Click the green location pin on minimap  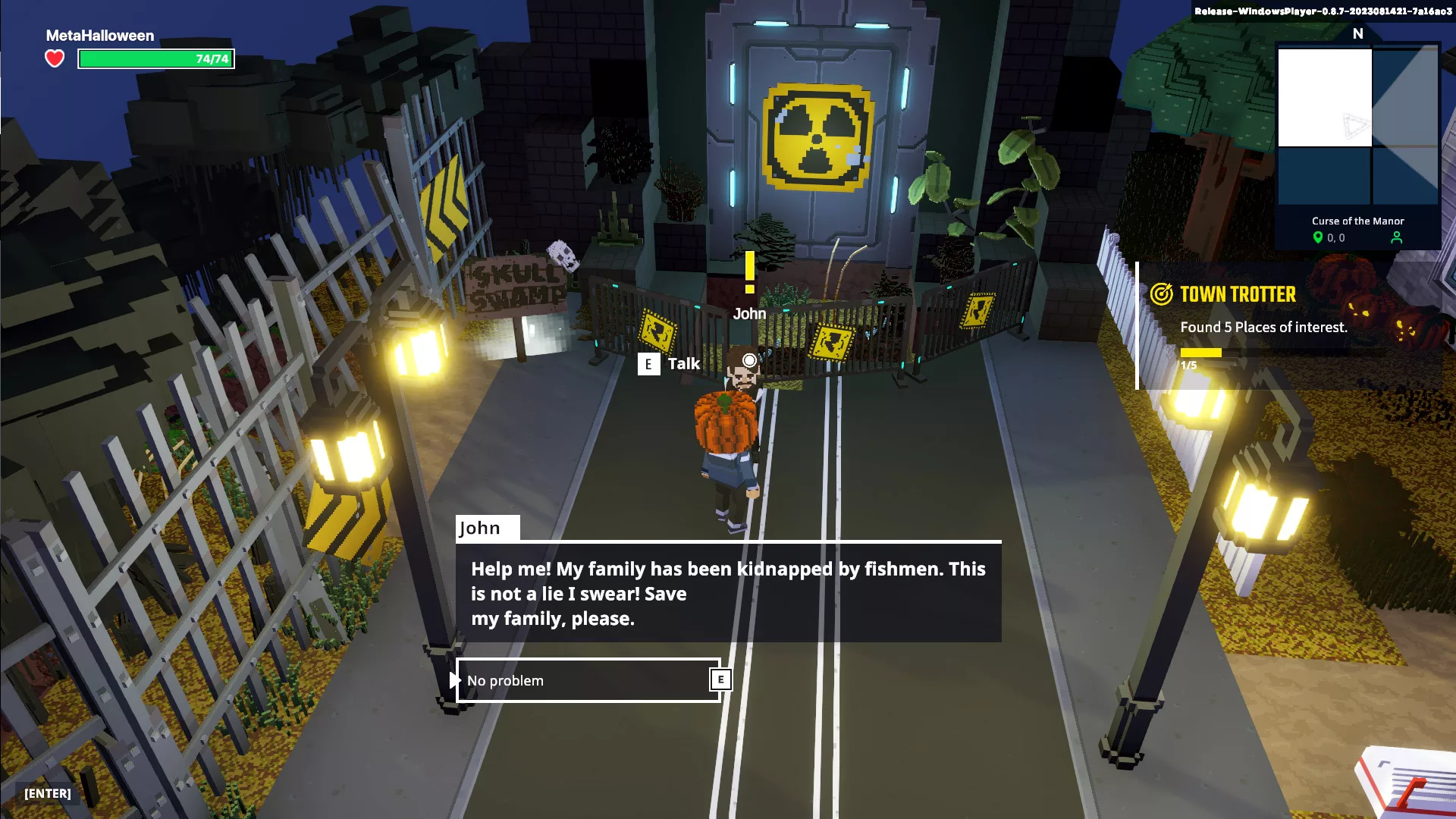(1318, 238)
